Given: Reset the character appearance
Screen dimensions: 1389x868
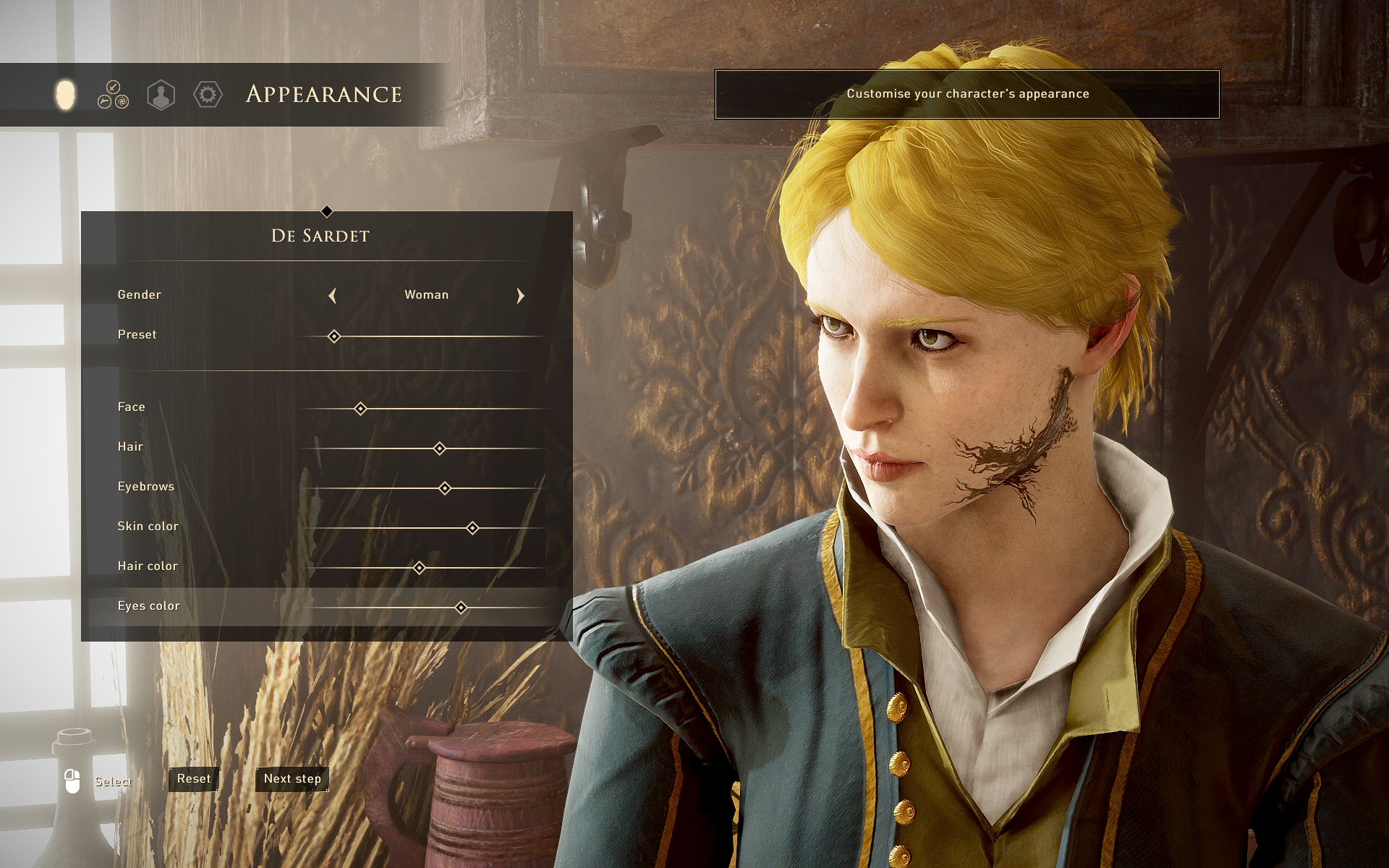Looking at the screenshot, I should point(194,779).
